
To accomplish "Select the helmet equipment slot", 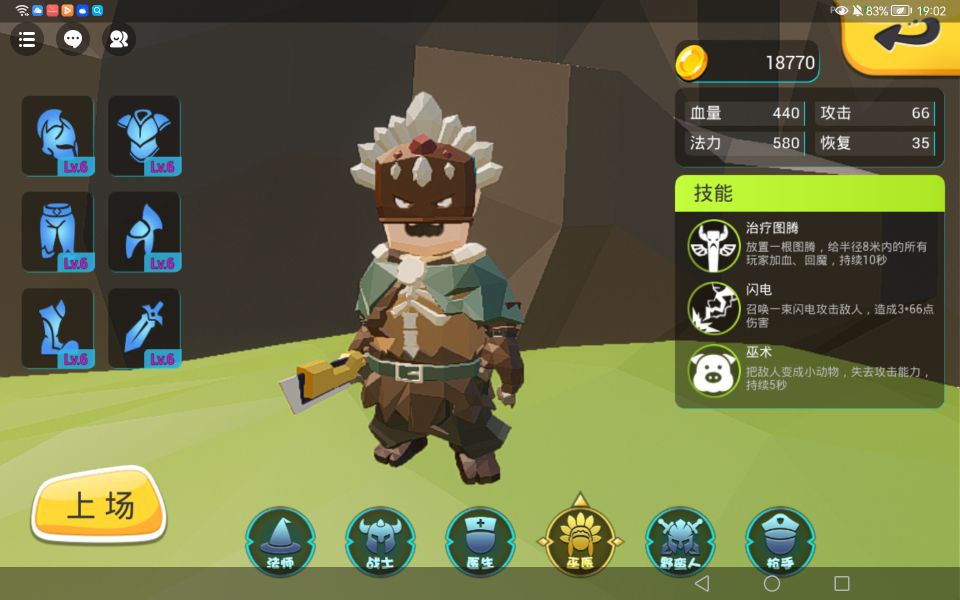I will pos(57,135).
